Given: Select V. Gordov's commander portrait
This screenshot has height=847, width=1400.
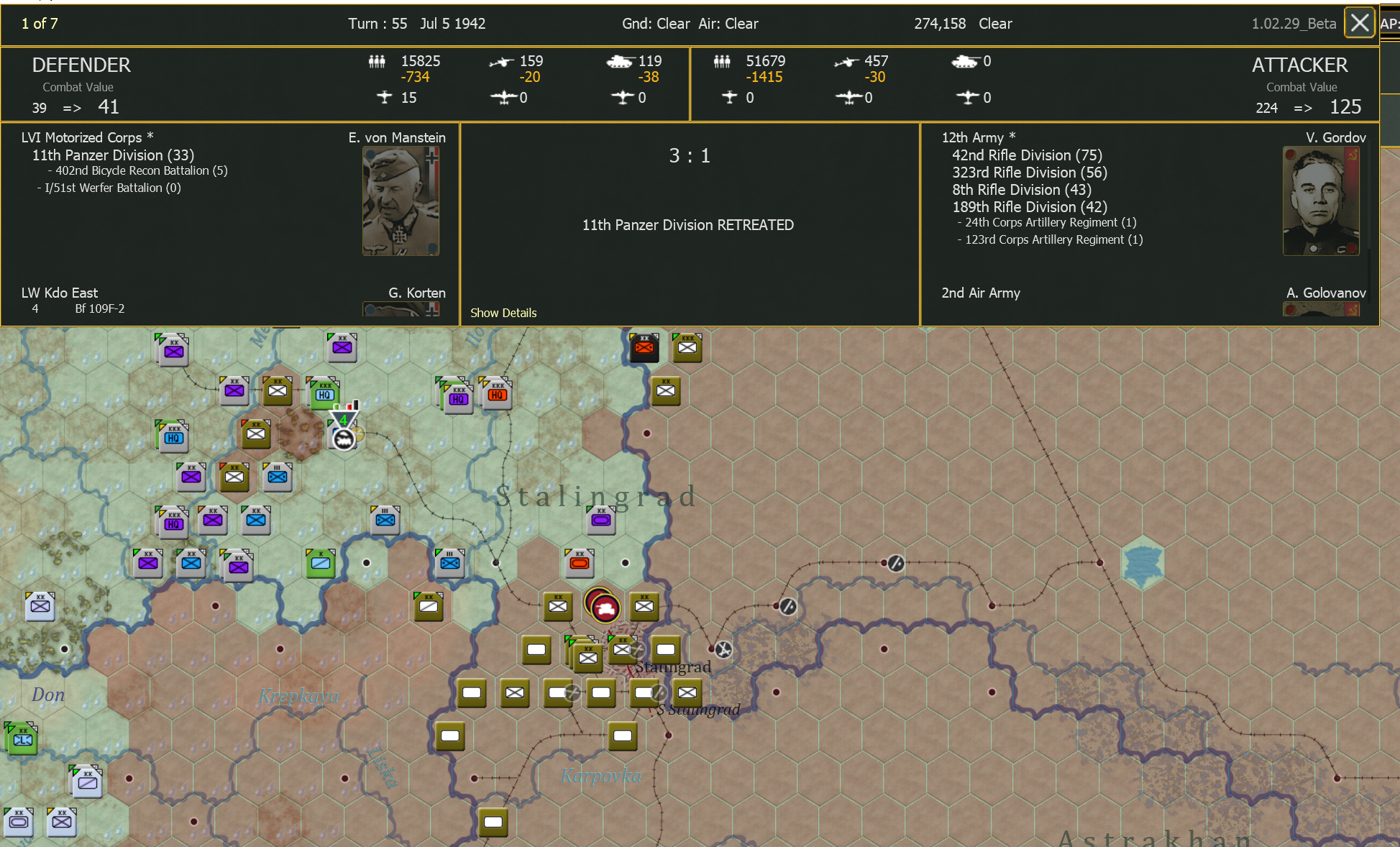Looking at the screenshot, I should [1320, 201].
